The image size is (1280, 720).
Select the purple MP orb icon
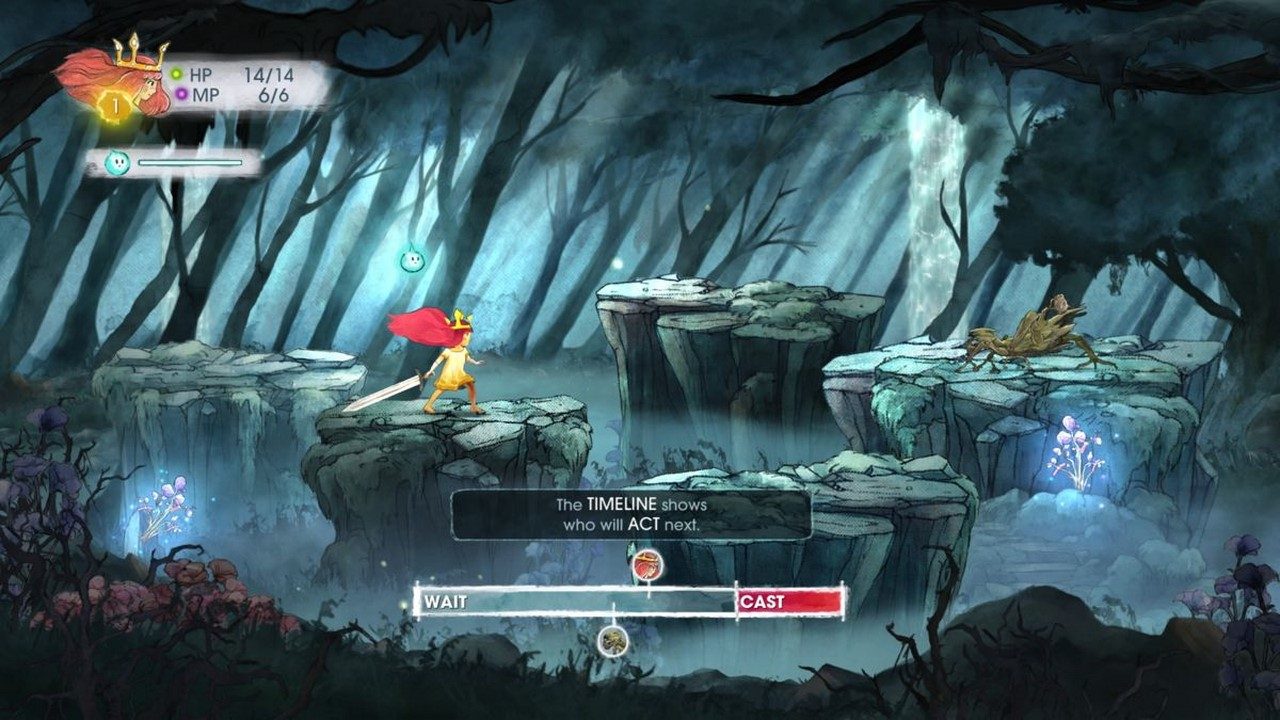click(180, 92)
